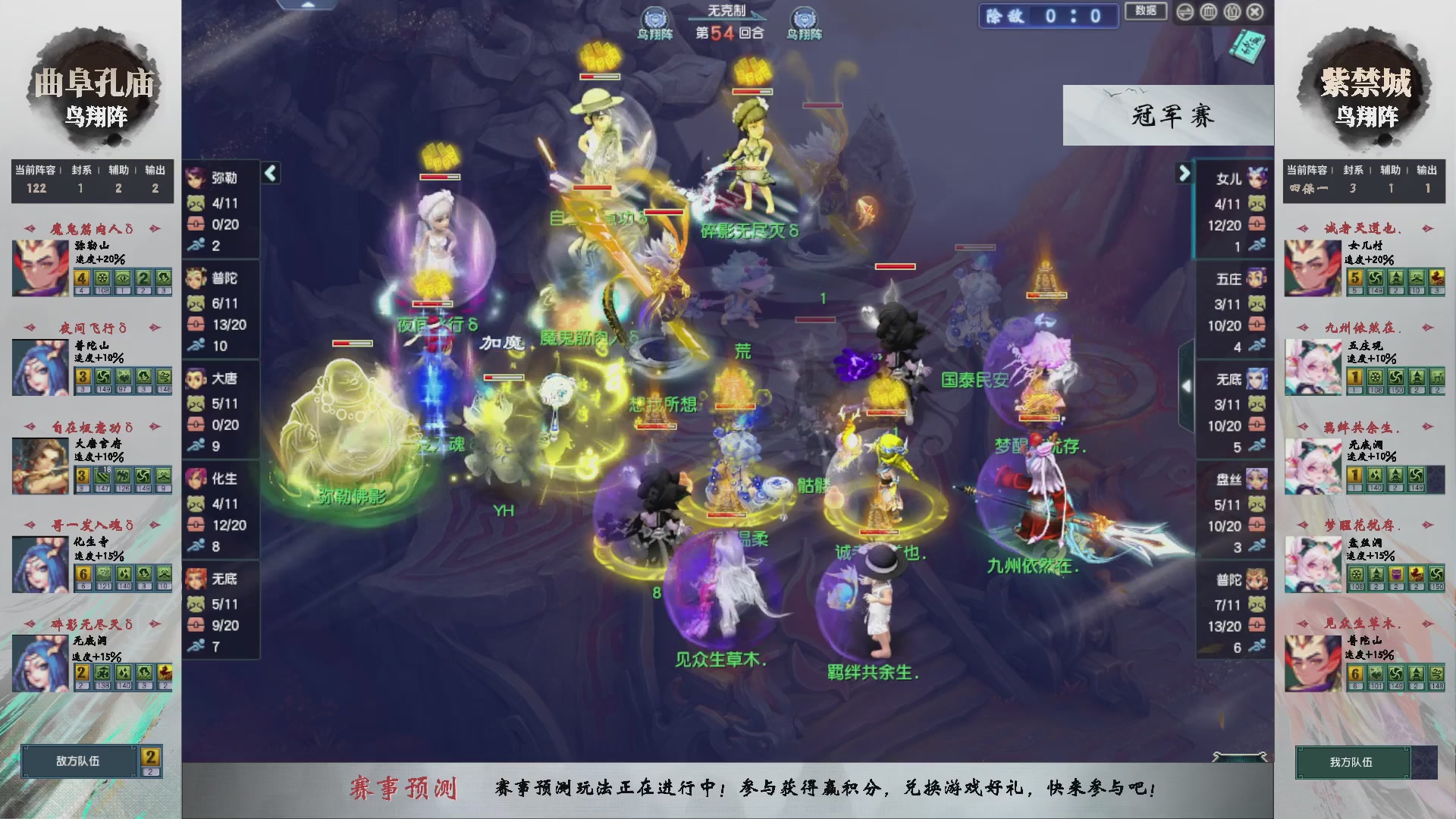1456x819 pixels.
Task: Expand the mid-right side panel arrow
Action: coord(1187,385)
